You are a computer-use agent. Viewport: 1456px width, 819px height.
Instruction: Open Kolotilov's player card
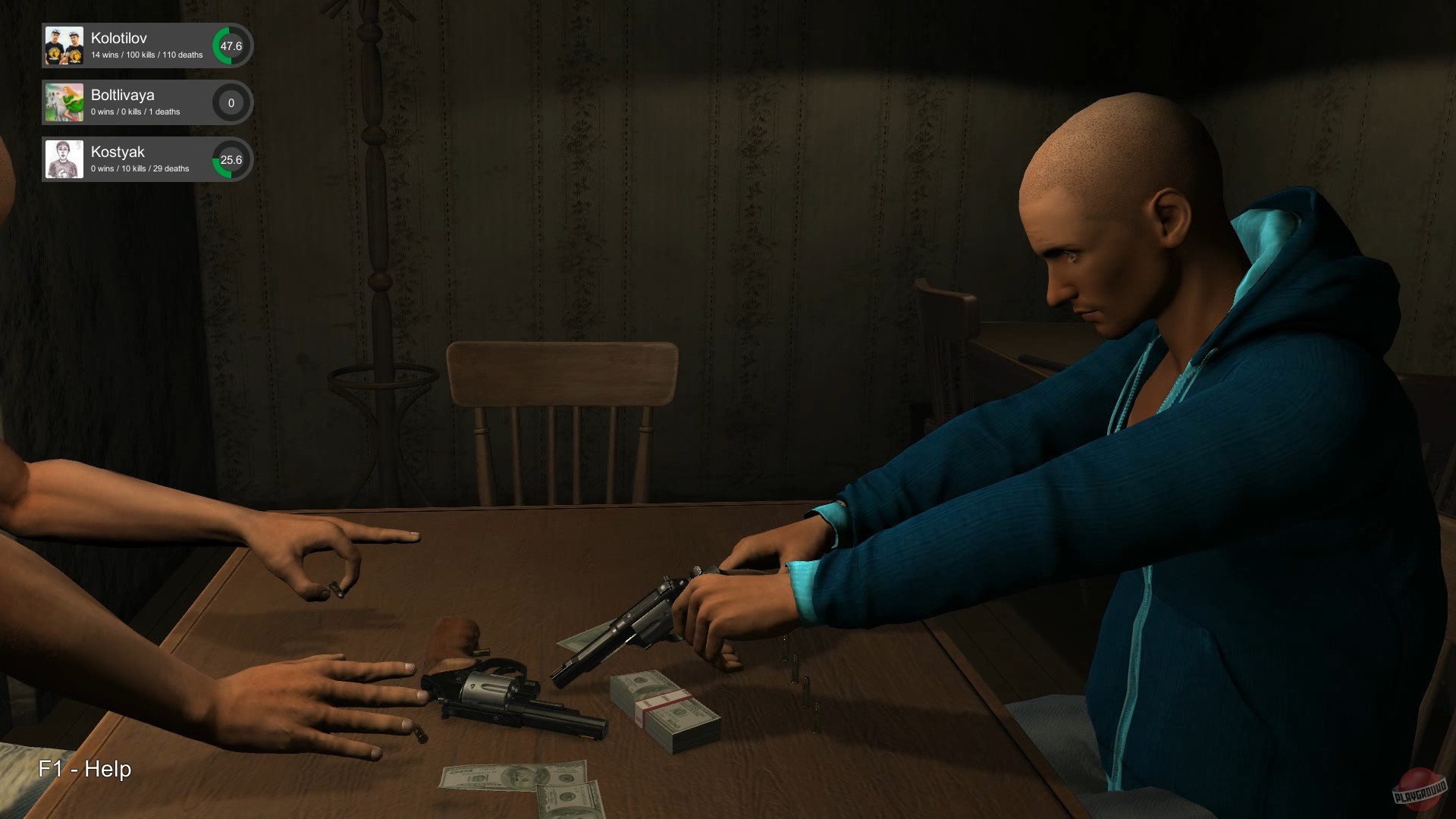[144, 45]
